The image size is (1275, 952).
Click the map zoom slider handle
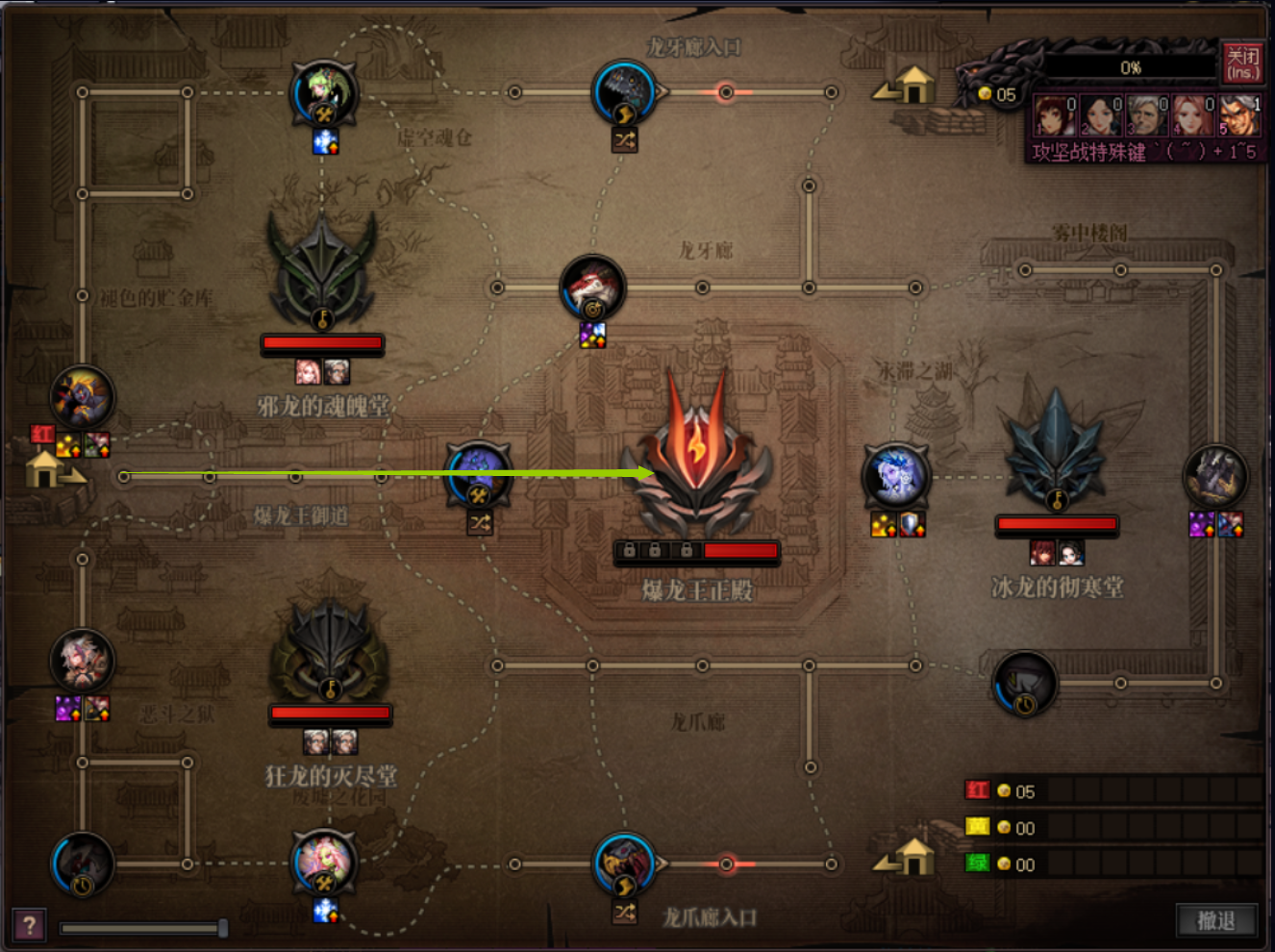pyautogui.click(x=223, y=928)
